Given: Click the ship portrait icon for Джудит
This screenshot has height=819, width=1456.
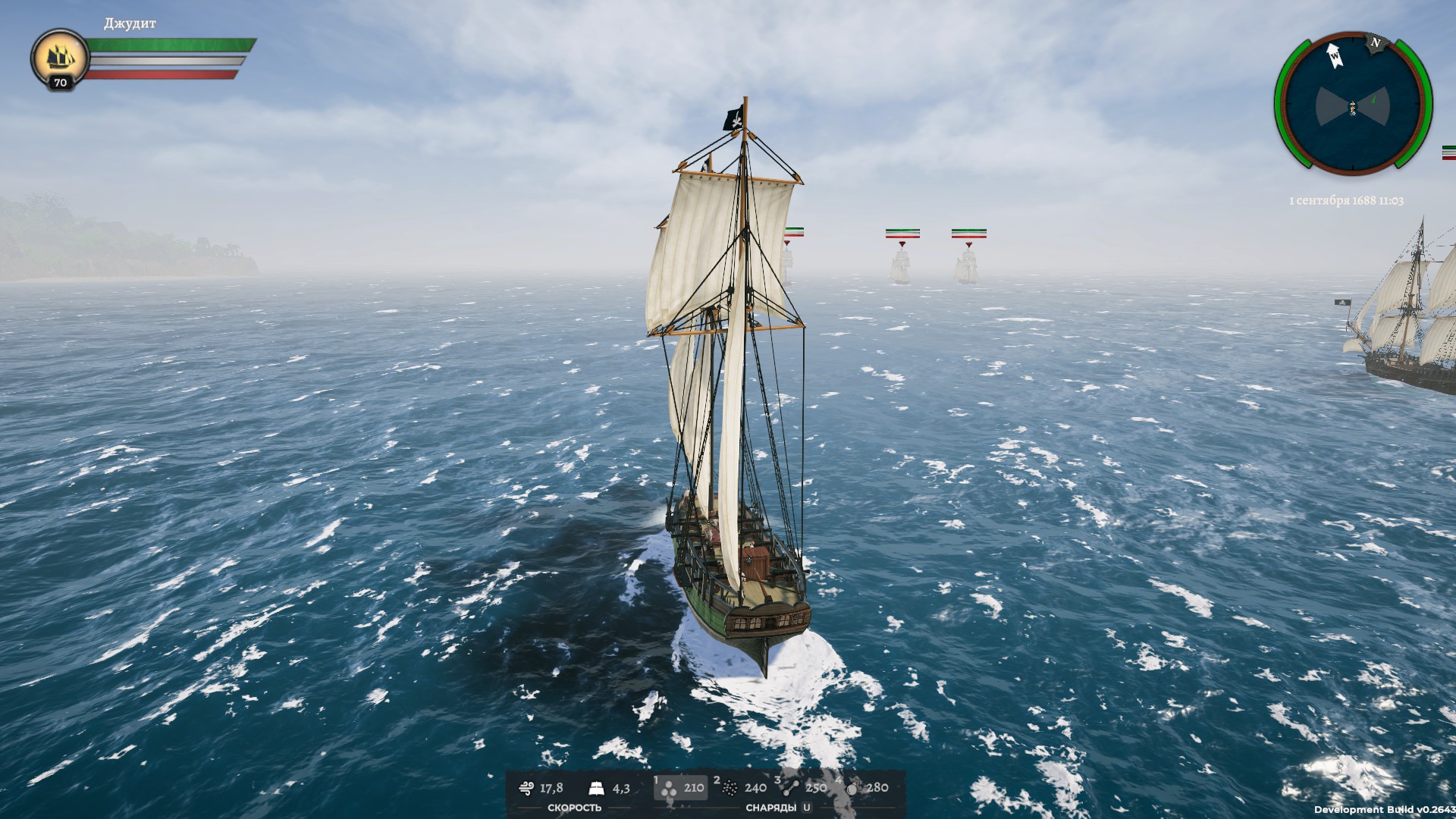Looking at the screenshot, I should (60, 56).
